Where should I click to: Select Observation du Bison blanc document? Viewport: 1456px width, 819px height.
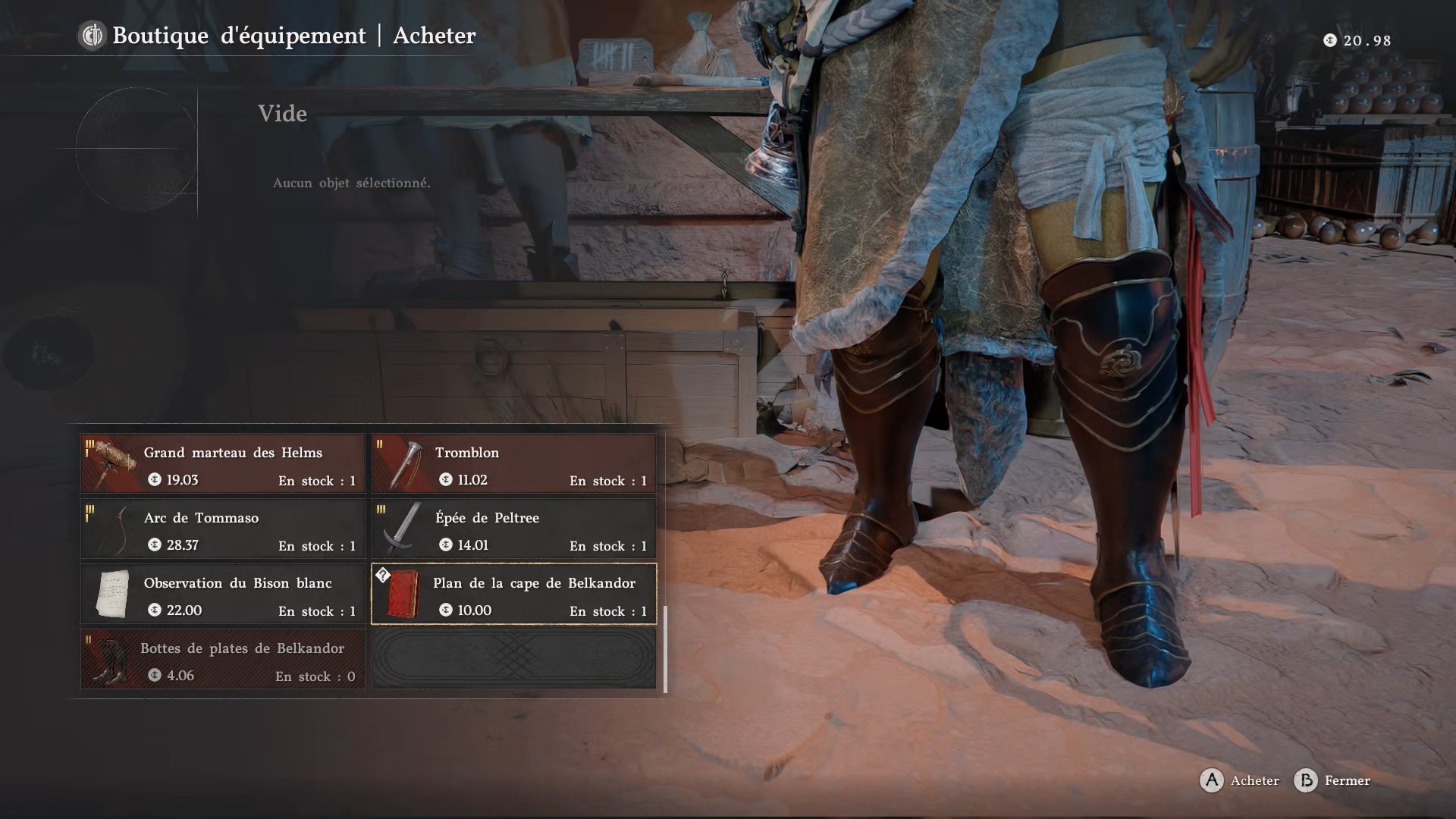click(223, 595)
